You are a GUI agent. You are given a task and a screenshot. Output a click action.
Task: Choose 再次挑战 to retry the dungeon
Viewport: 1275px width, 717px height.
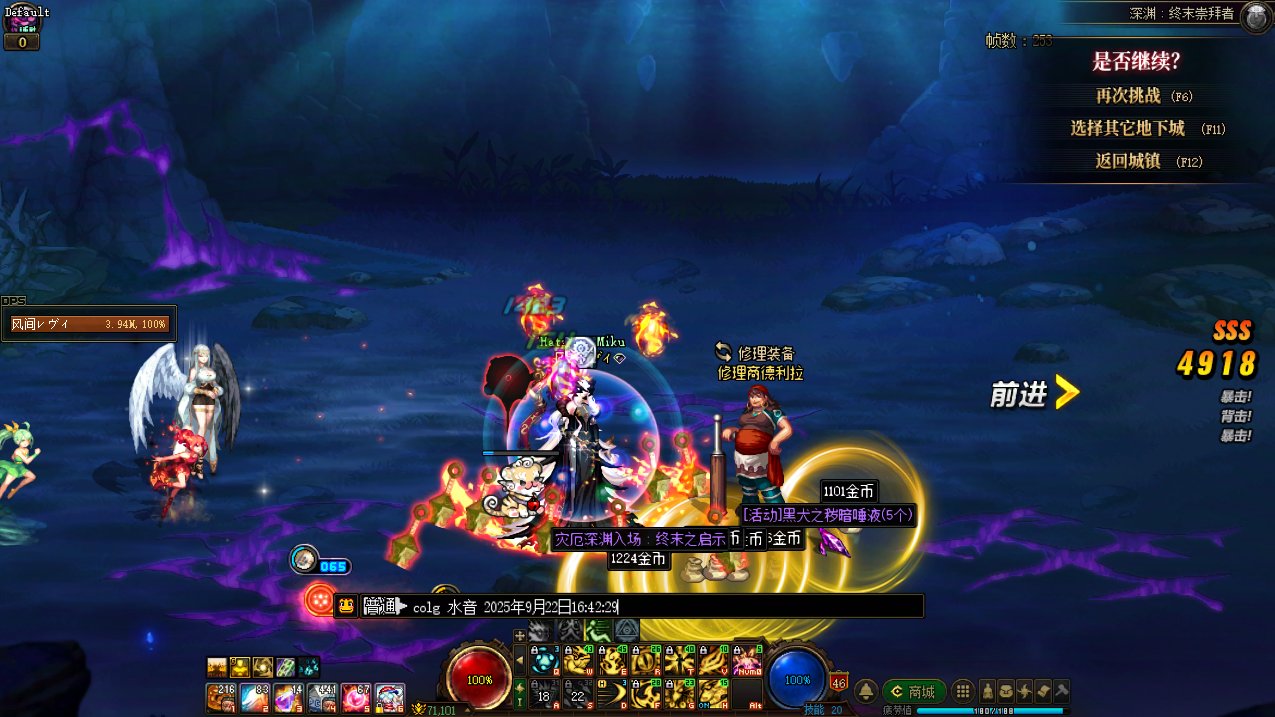click(1128, 96)
